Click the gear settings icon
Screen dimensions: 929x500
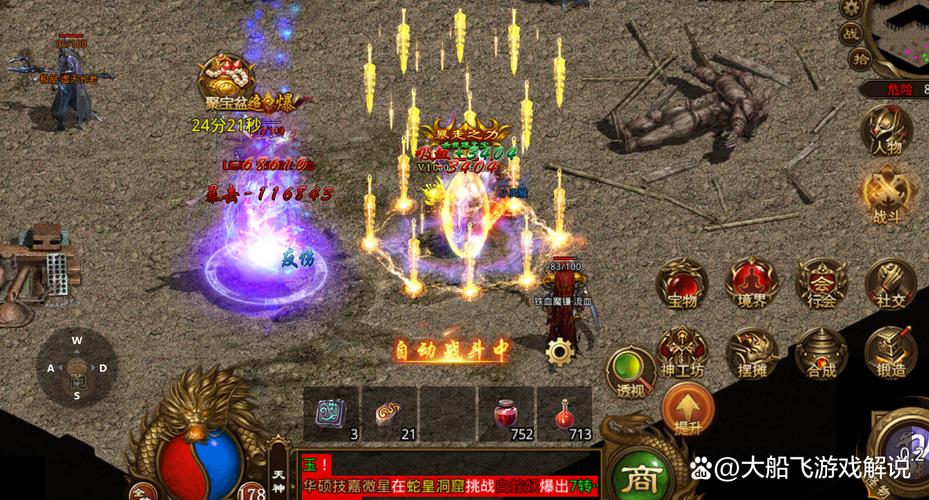558,351
